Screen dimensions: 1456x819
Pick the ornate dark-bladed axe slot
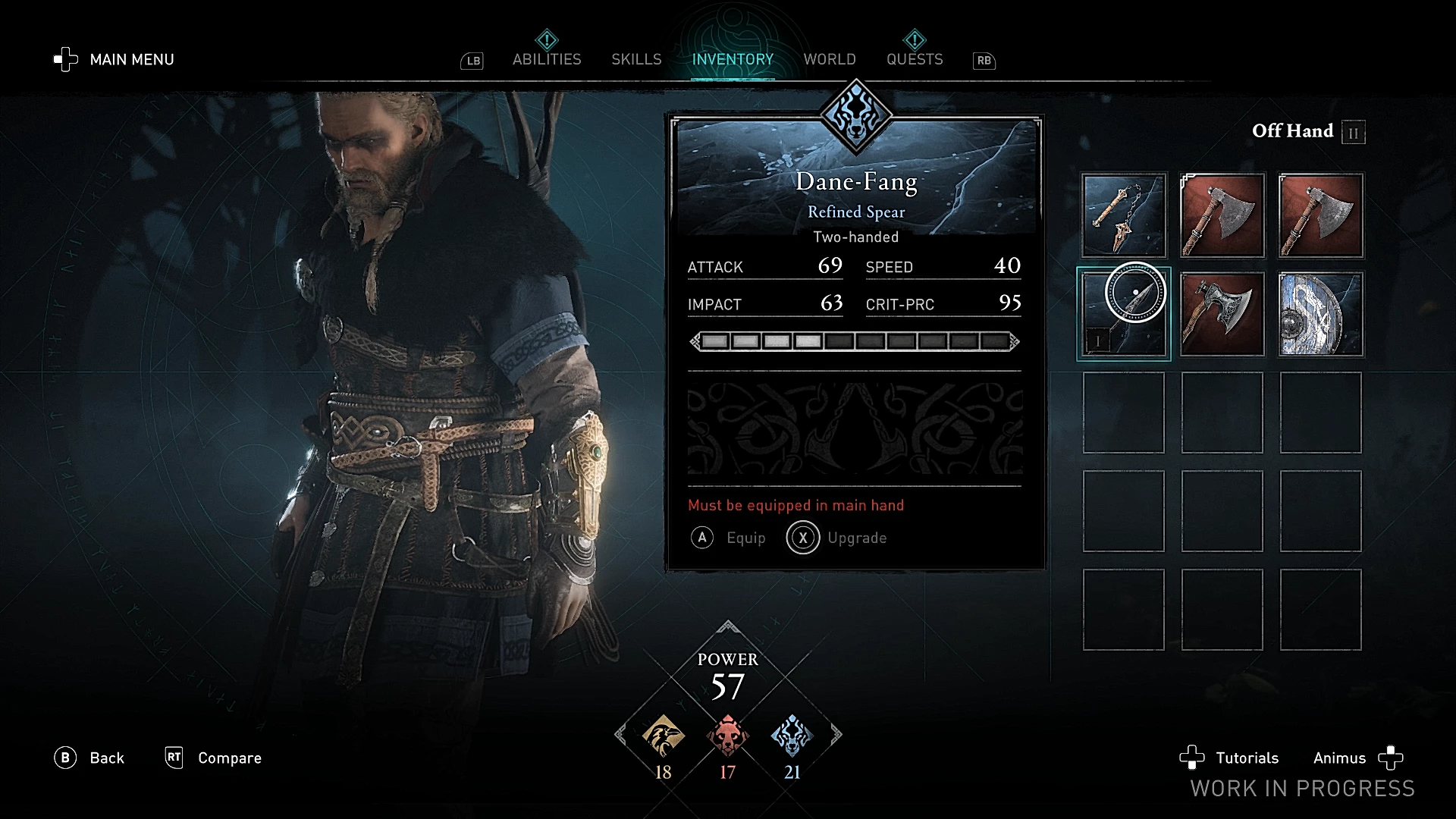[1222, 314]
